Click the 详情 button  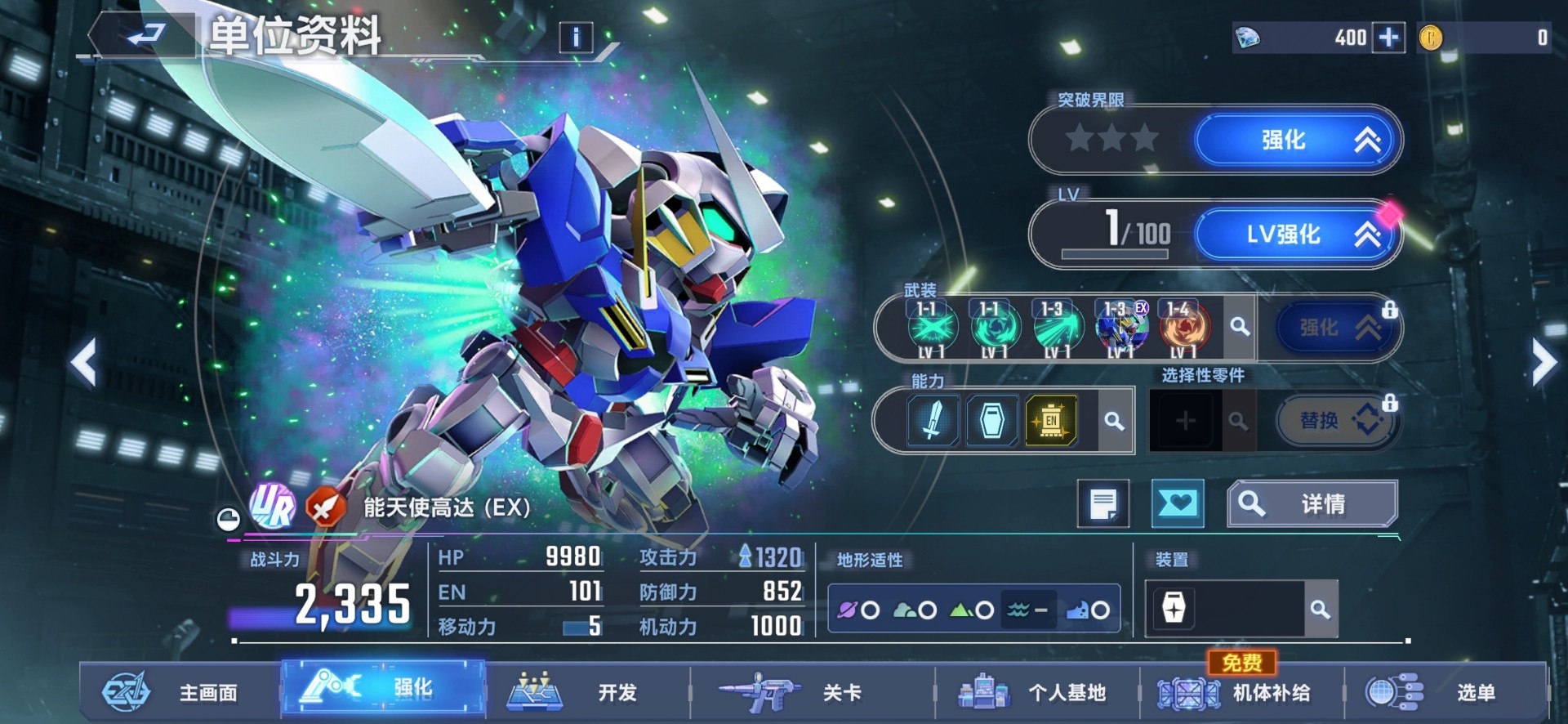1312,503
